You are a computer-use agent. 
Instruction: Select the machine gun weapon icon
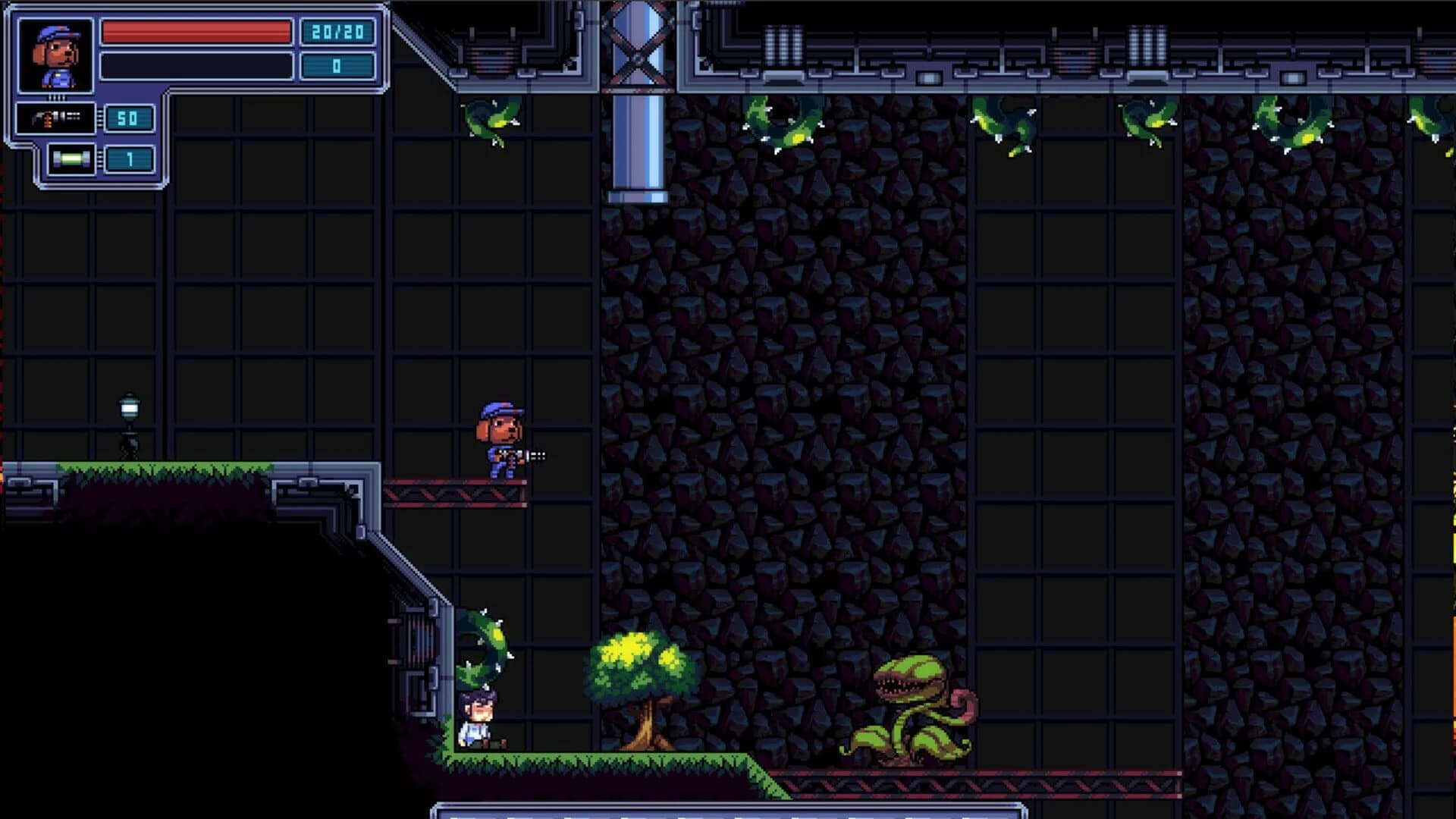coord(57,118)
